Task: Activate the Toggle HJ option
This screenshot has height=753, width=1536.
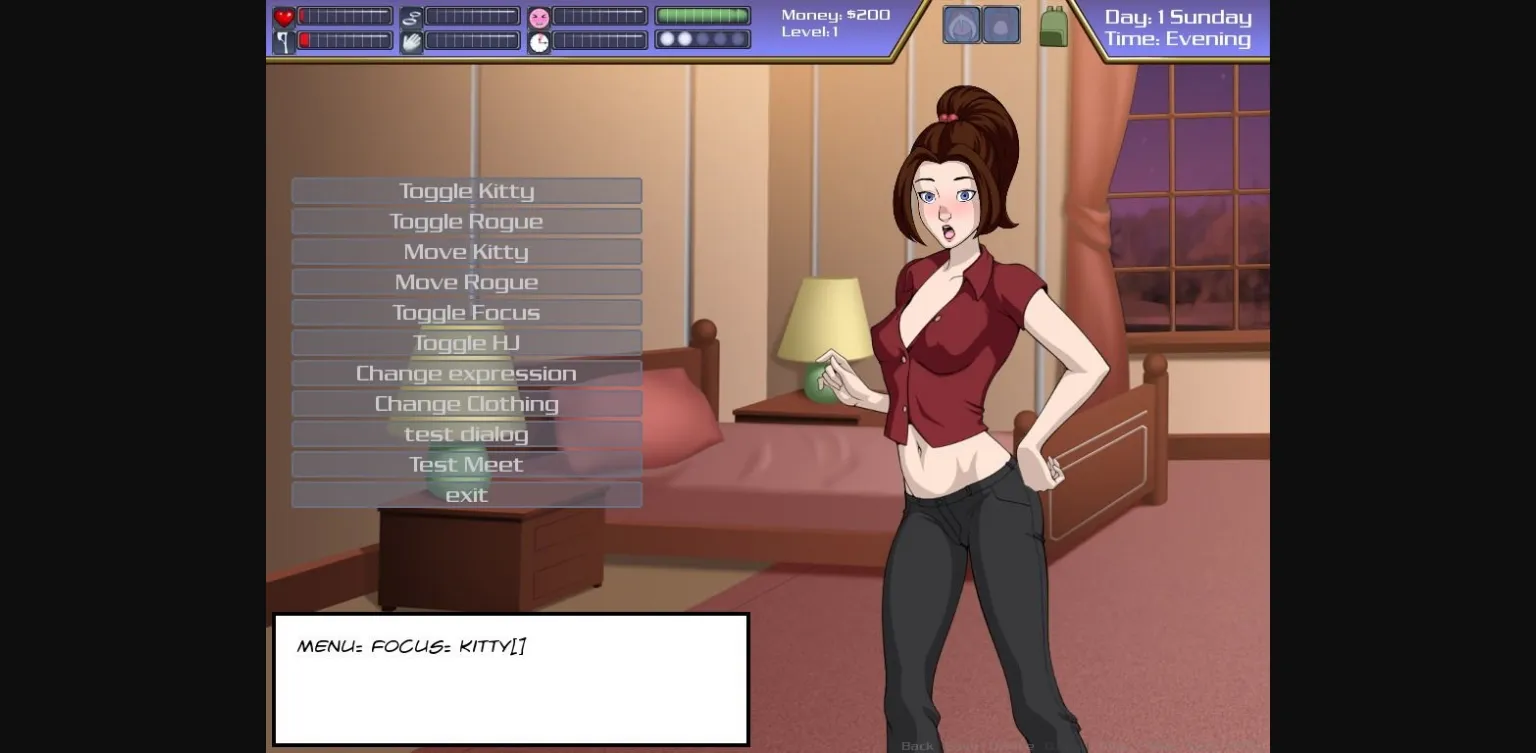Action: tap(466, 342)
